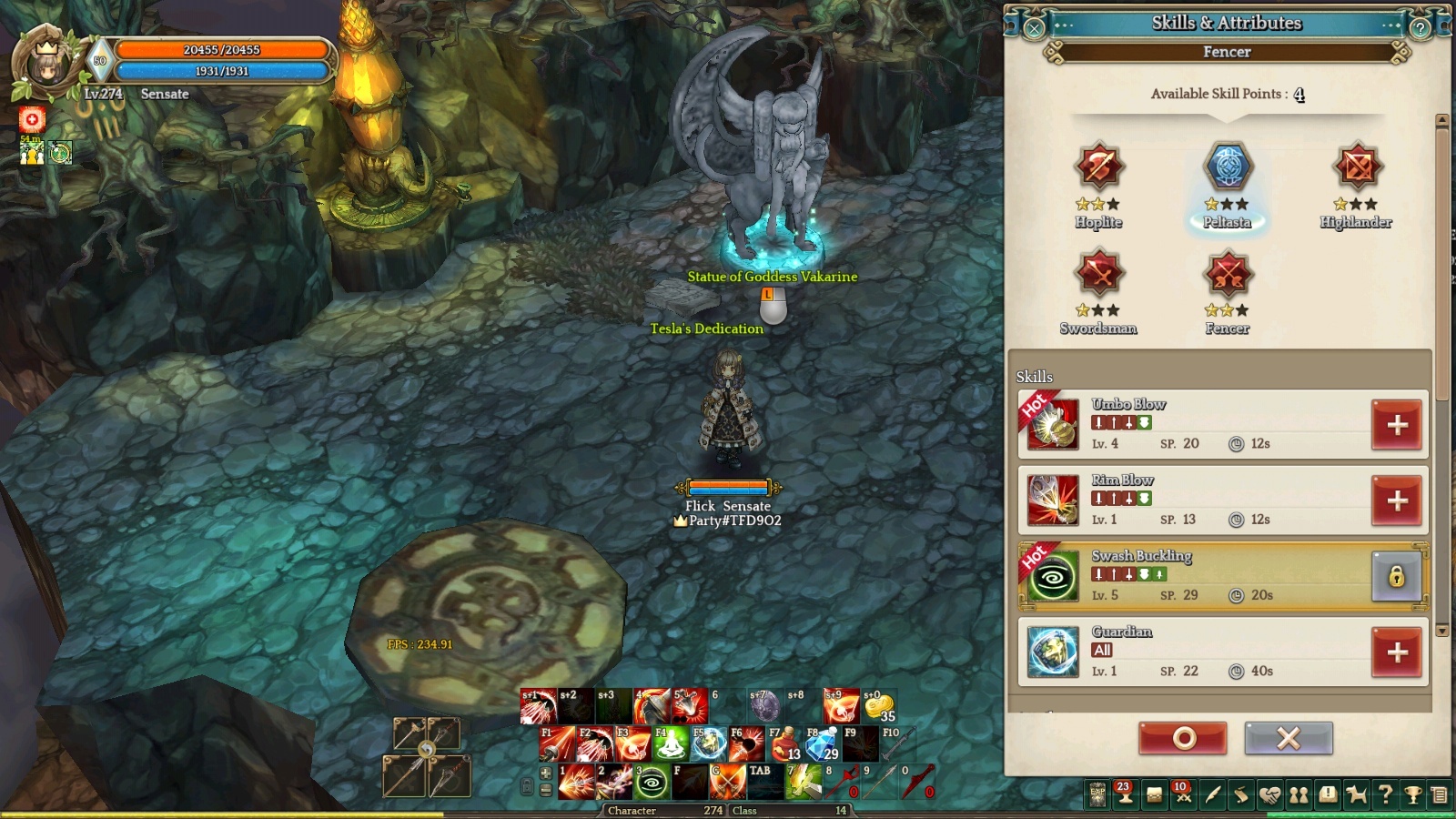Confirm skill changes with the red circle button
Image resolution: width=1456 pixels, height=819 pixels.
[1183, 738]
